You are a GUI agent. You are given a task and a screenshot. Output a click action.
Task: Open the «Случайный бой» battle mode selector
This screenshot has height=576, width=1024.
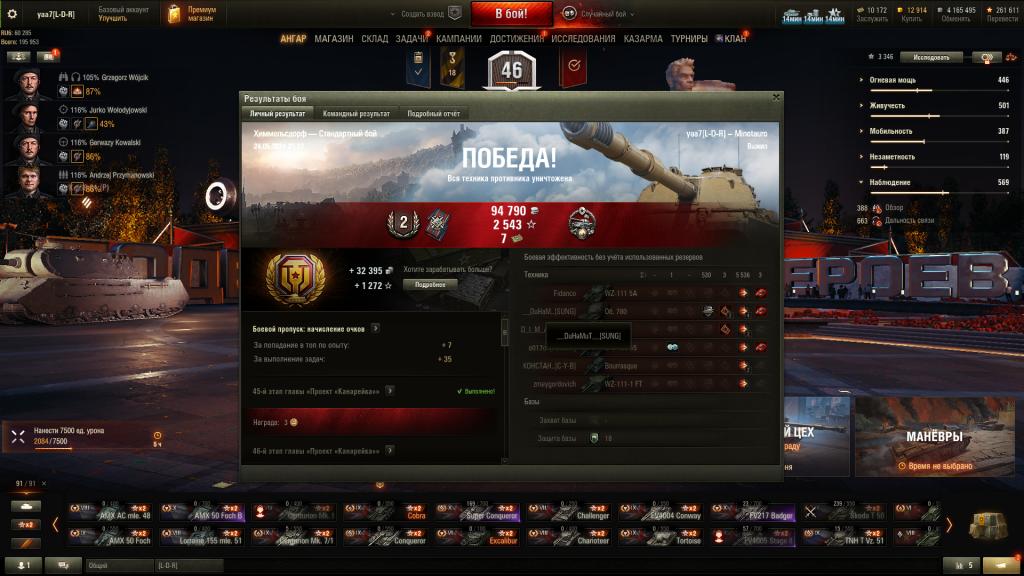point(600,13)
